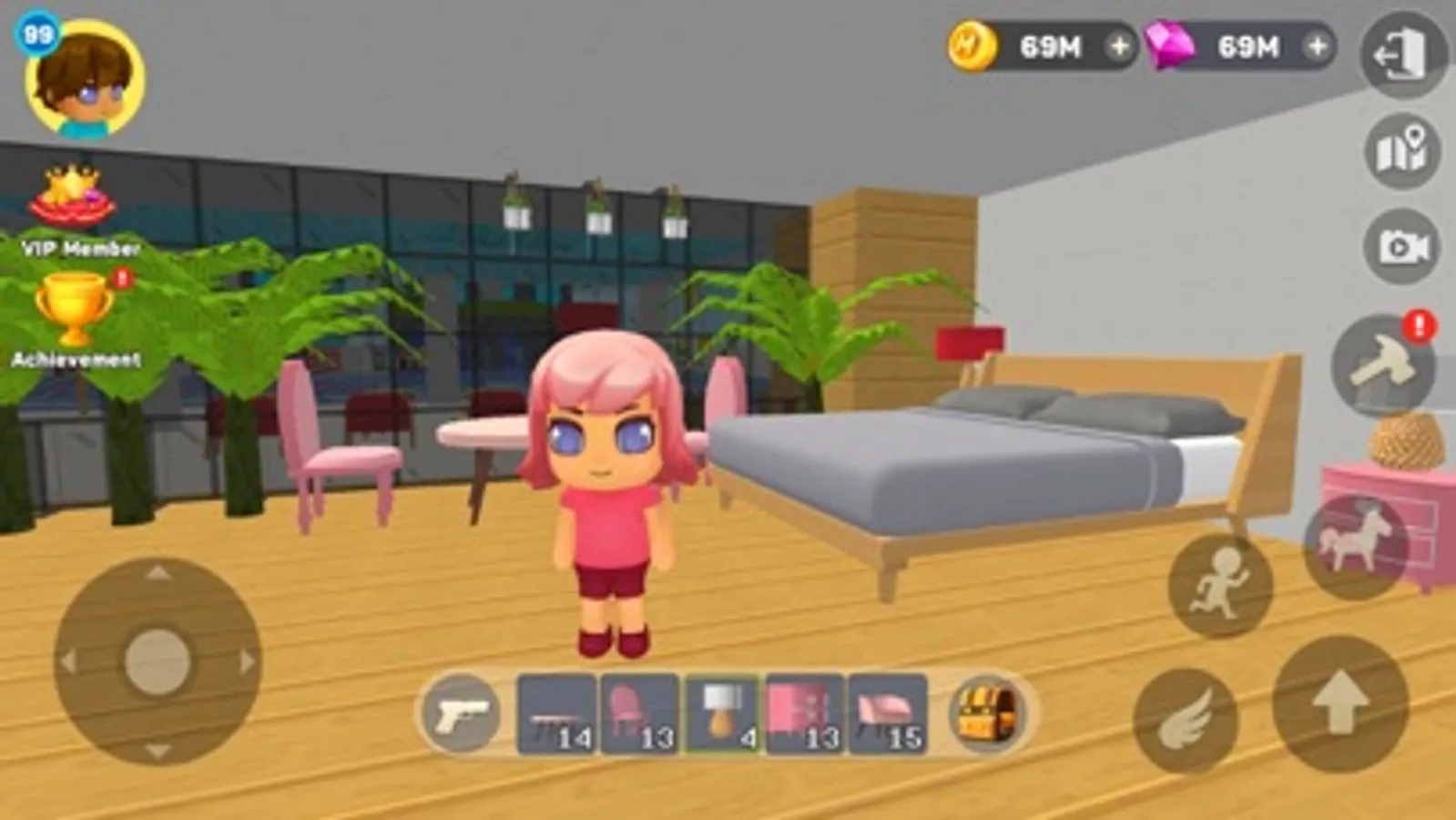Select the pink lamp hotbar slot
Image resolution: width=1456 pixels, height=820 pixels.
(722, 715)
